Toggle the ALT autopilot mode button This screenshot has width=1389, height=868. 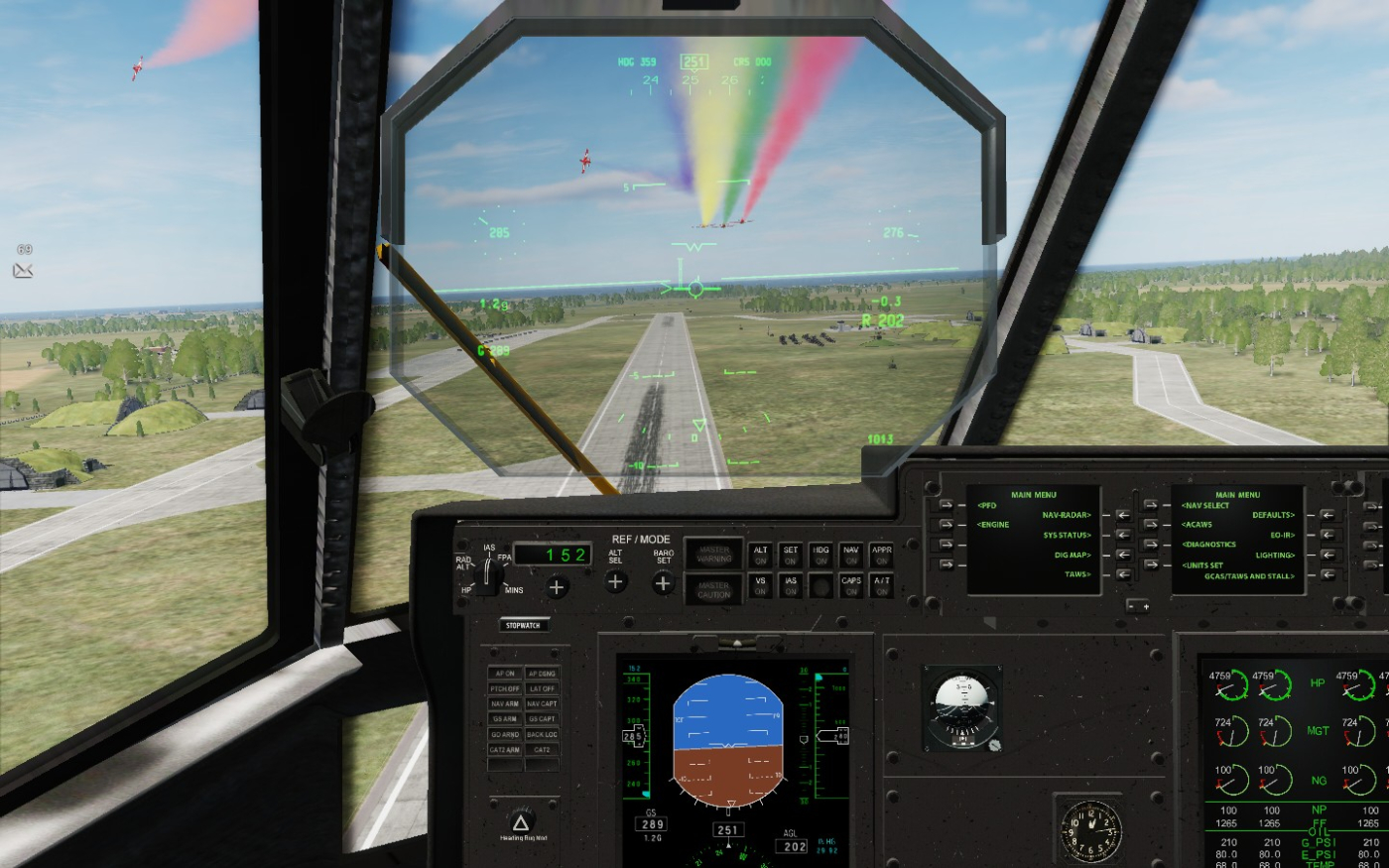[761, 555]
